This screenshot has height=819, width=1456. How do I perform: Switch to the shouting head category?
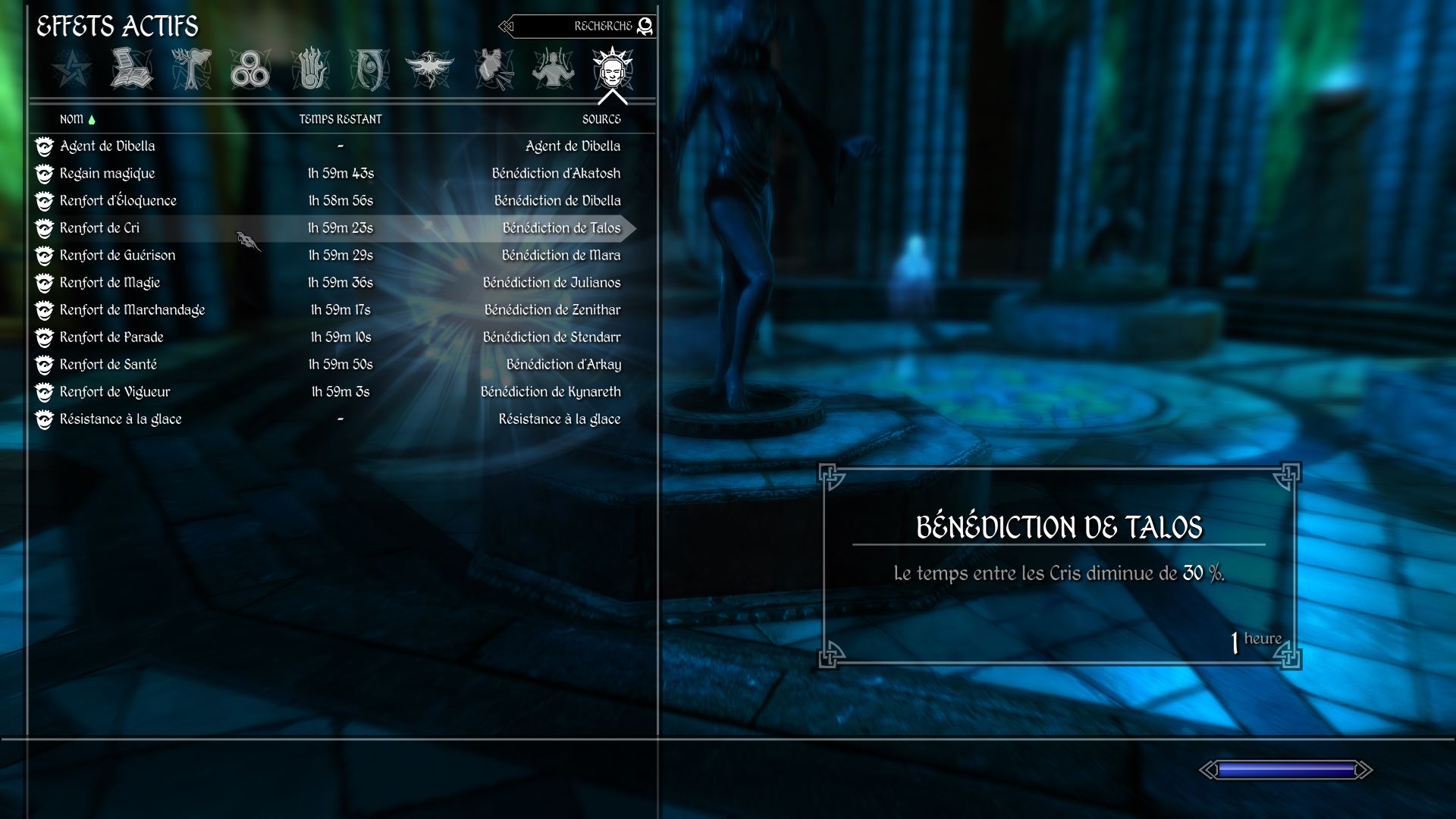(494, 69)
